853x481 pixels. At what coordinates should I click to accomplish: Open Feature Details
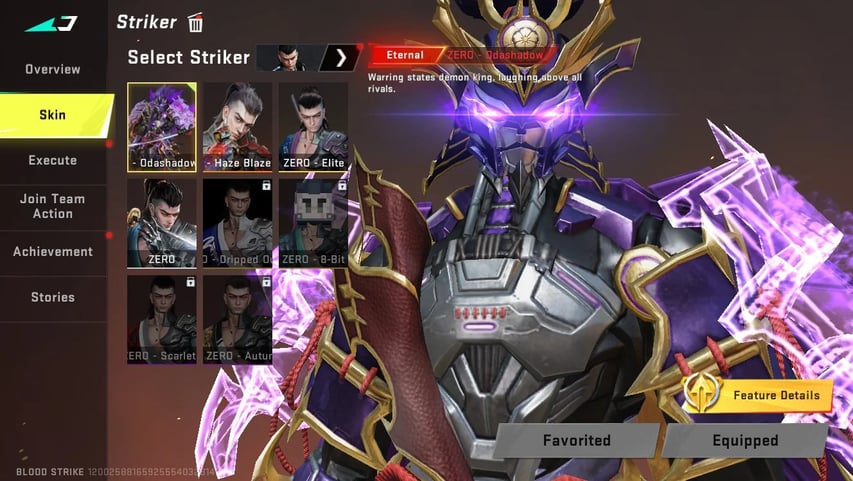click(x=759, y=395)
